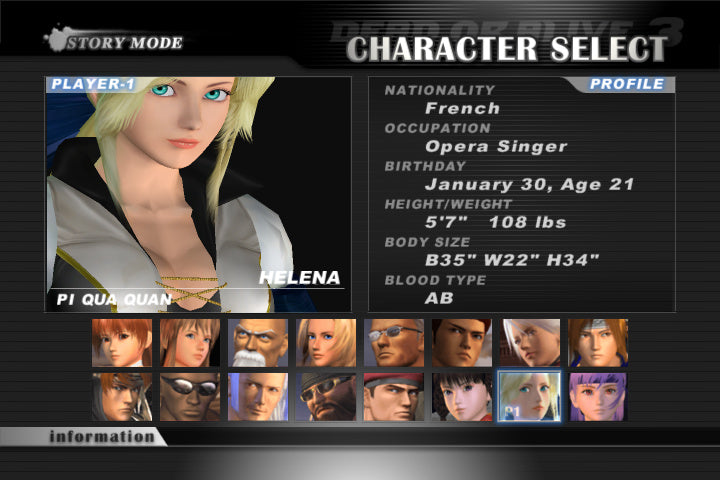Screen dimensions: 720x480
Task: Pick Bayman in the red beret
Action: tap(394, 397)
